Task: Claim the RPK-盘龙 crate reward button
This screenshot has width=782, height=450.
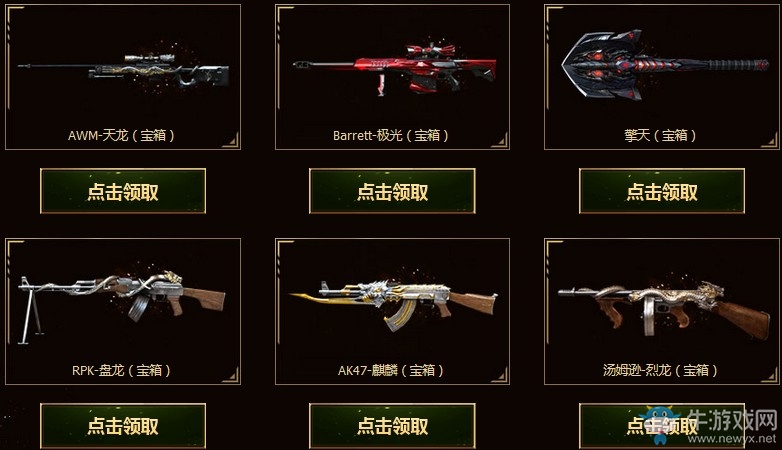Action: tap(123, 425)
